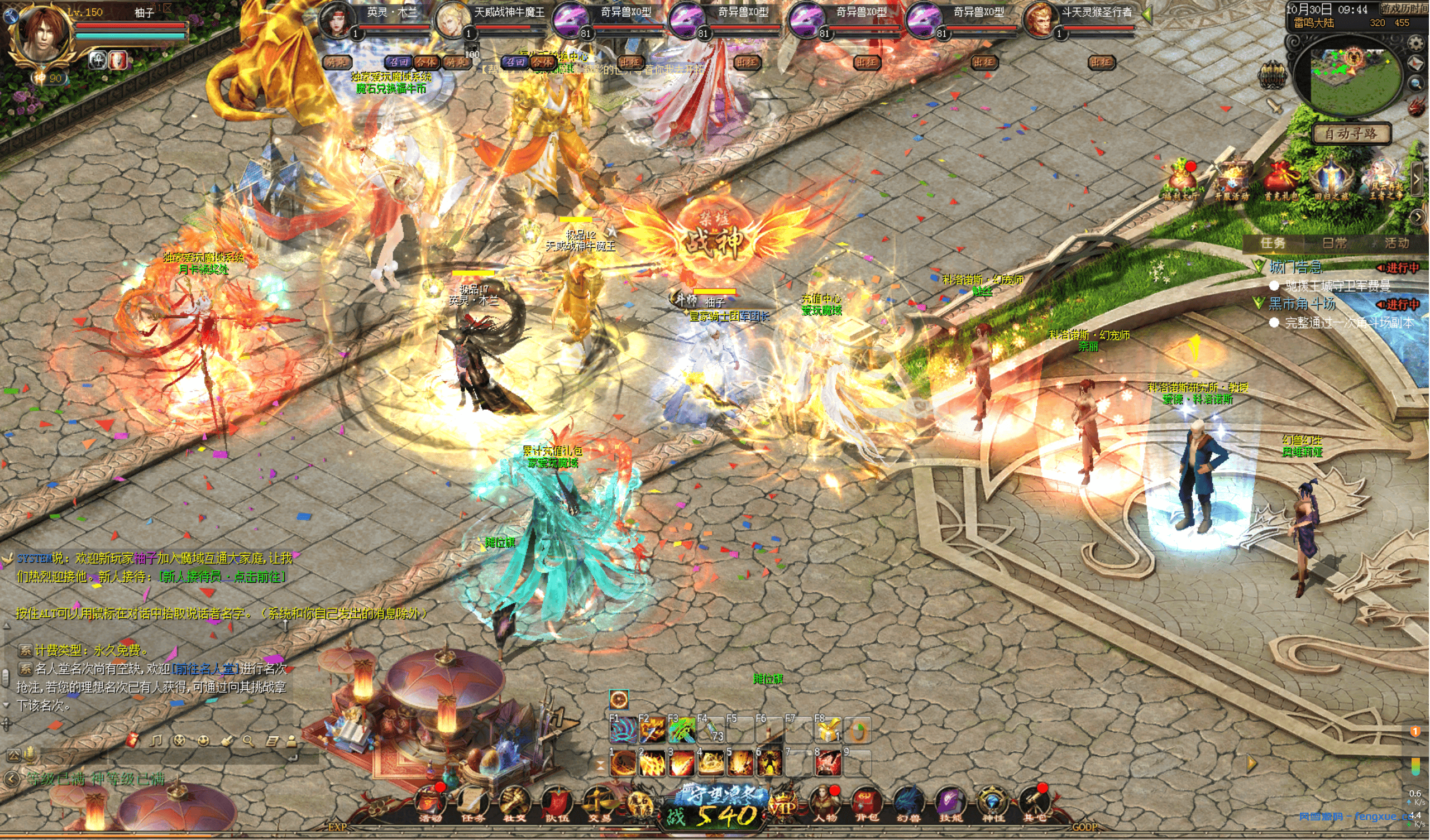Switch to the 活动 tab in quest tracker

pyautogui.click(x=1396, y=243)
